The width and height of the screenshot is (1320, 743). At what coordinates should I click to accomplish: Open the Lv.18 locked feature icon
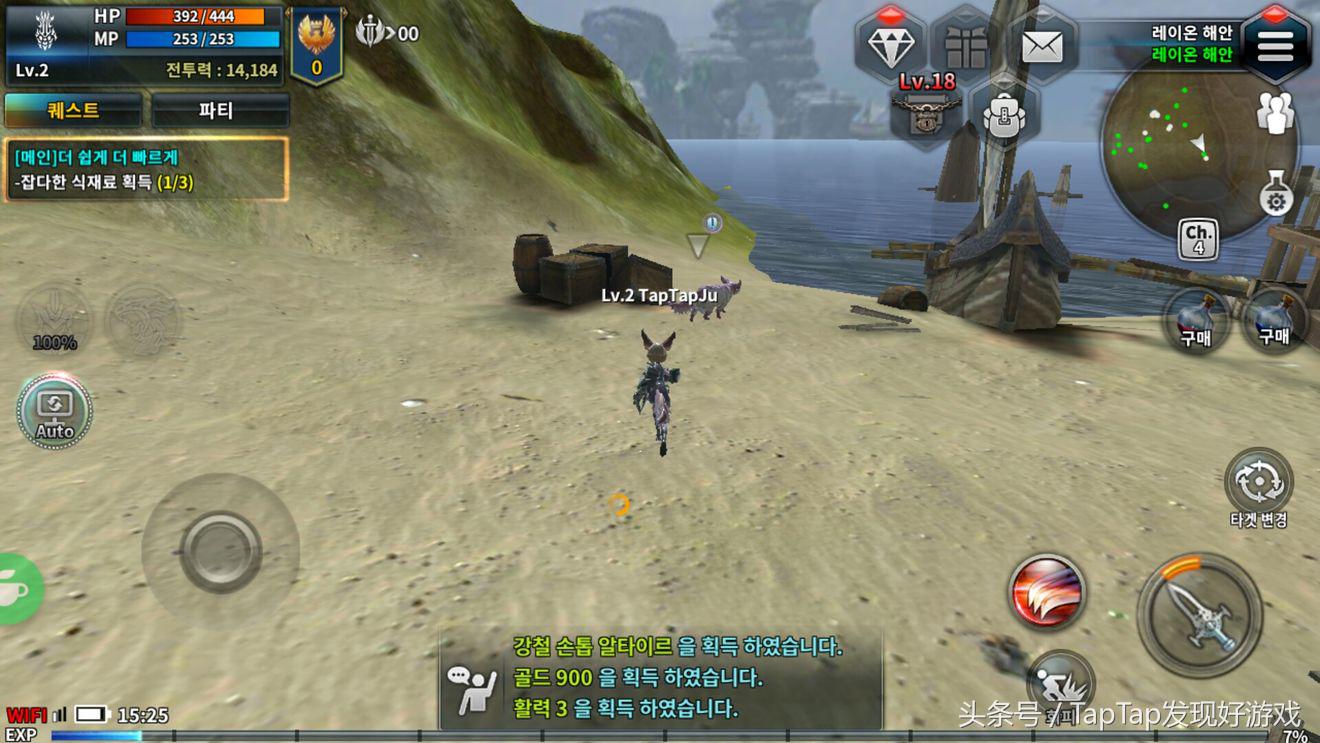click(x=927, y=108)
